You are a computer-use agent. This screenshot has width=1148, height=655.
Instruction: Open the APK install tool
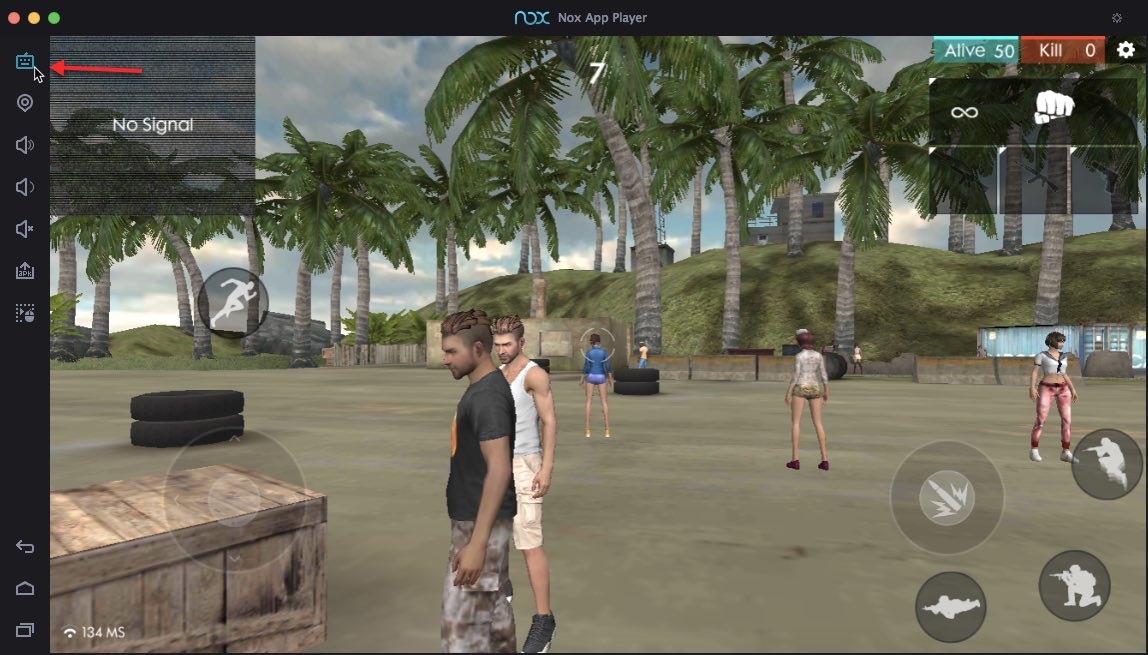pyautogui.click(x=25, y=271)
